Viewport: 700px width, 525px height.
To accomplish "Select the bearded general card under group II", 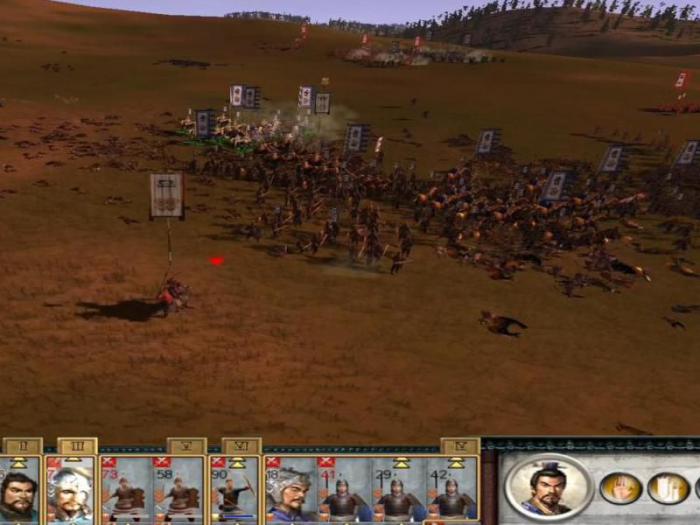I will 18,490.
